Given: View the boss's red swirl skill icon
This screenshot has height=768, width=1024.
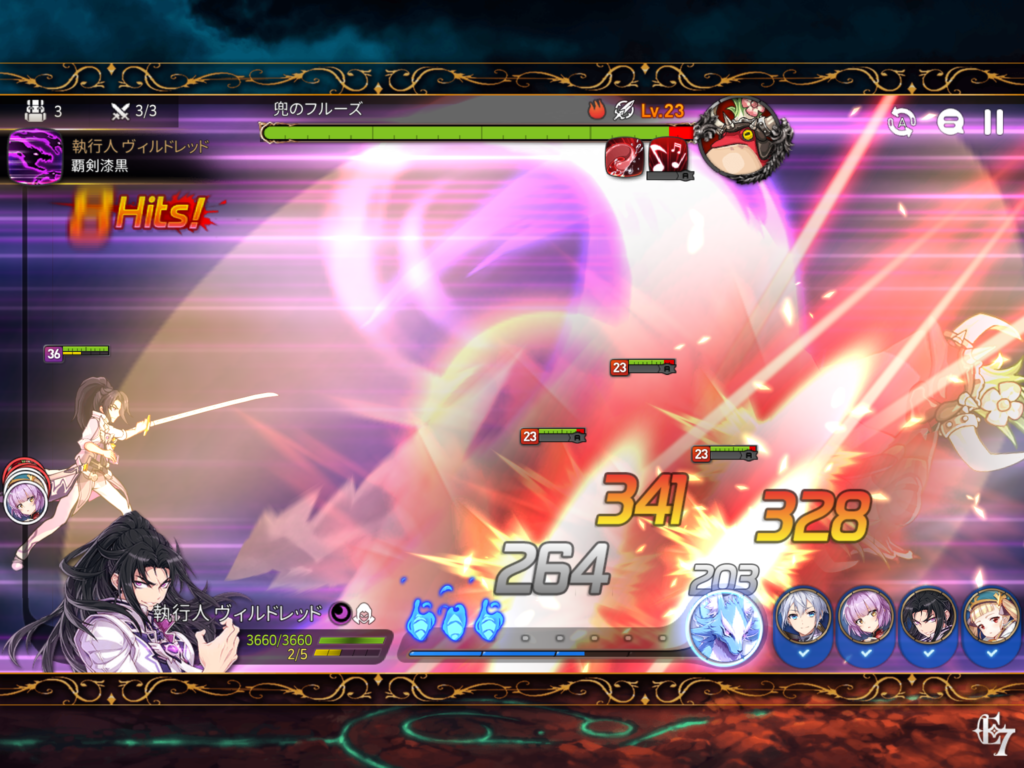Looking at the screenshot, I should click(624, 156).
